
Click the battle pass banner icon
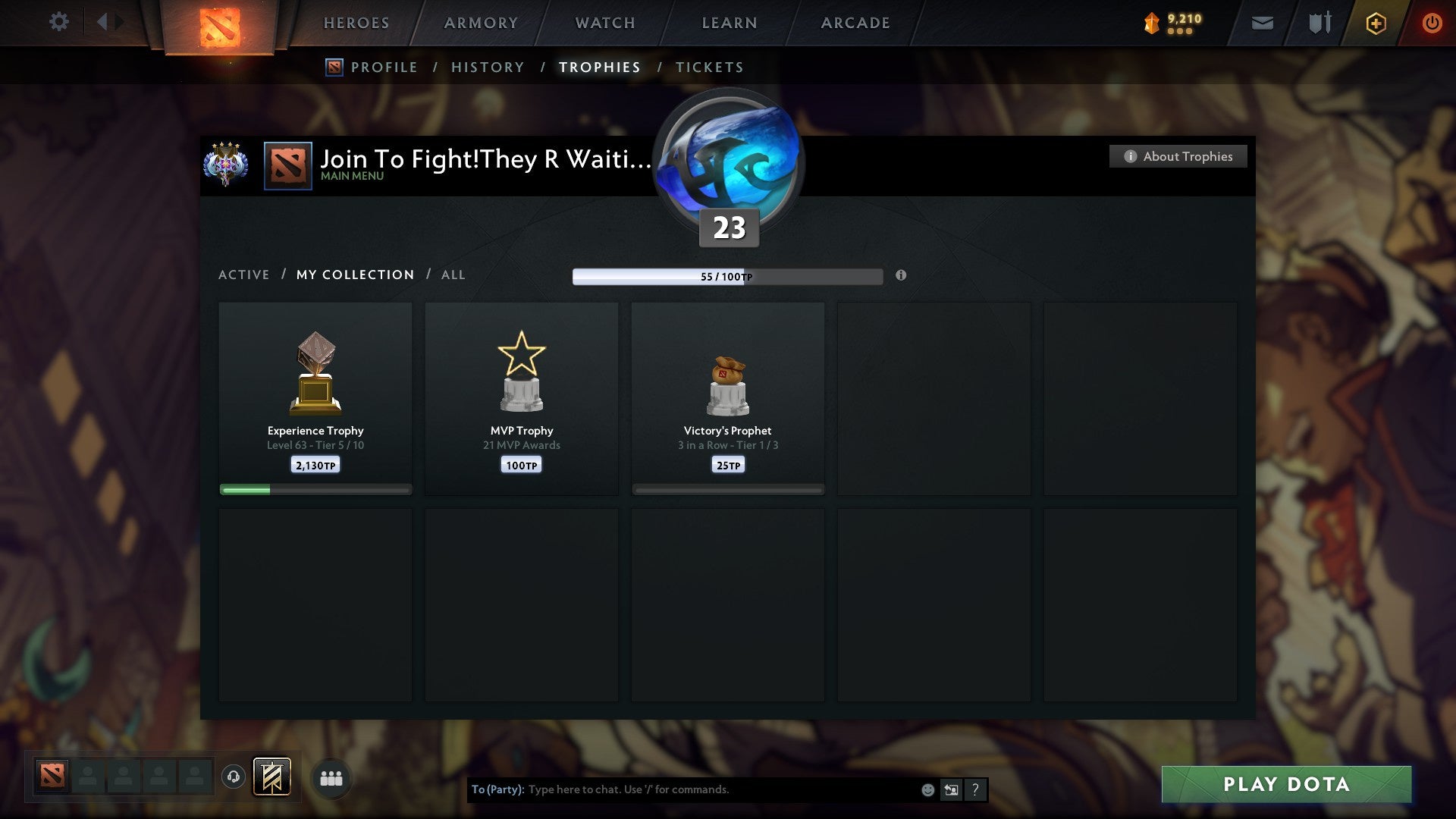(273, 777)
